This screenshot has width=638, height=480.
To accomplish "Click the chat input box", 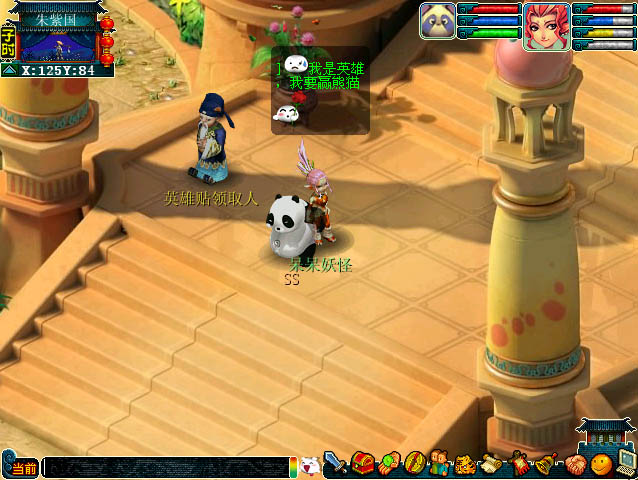I will click(x=165, y=467).
